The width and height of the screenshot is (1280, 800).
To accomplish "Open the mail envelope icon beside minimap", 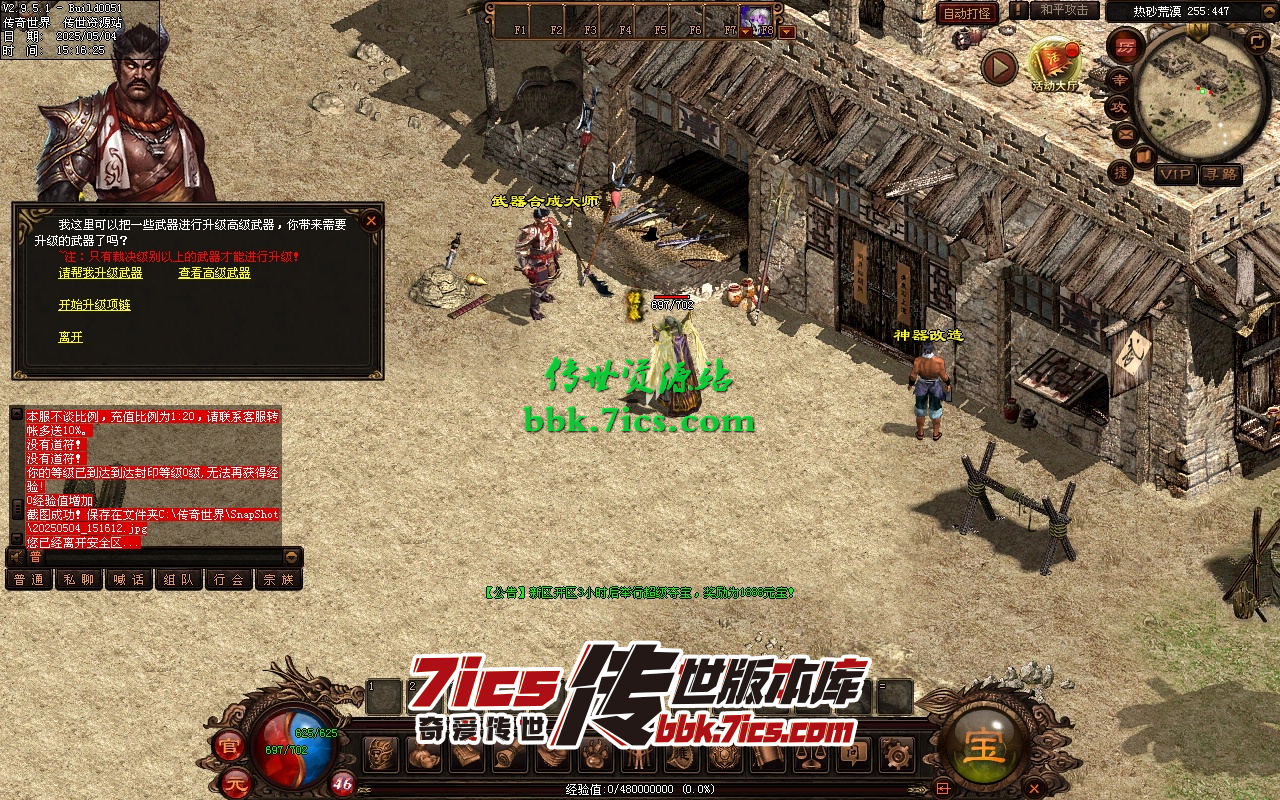I will [x=1125, y=133].
